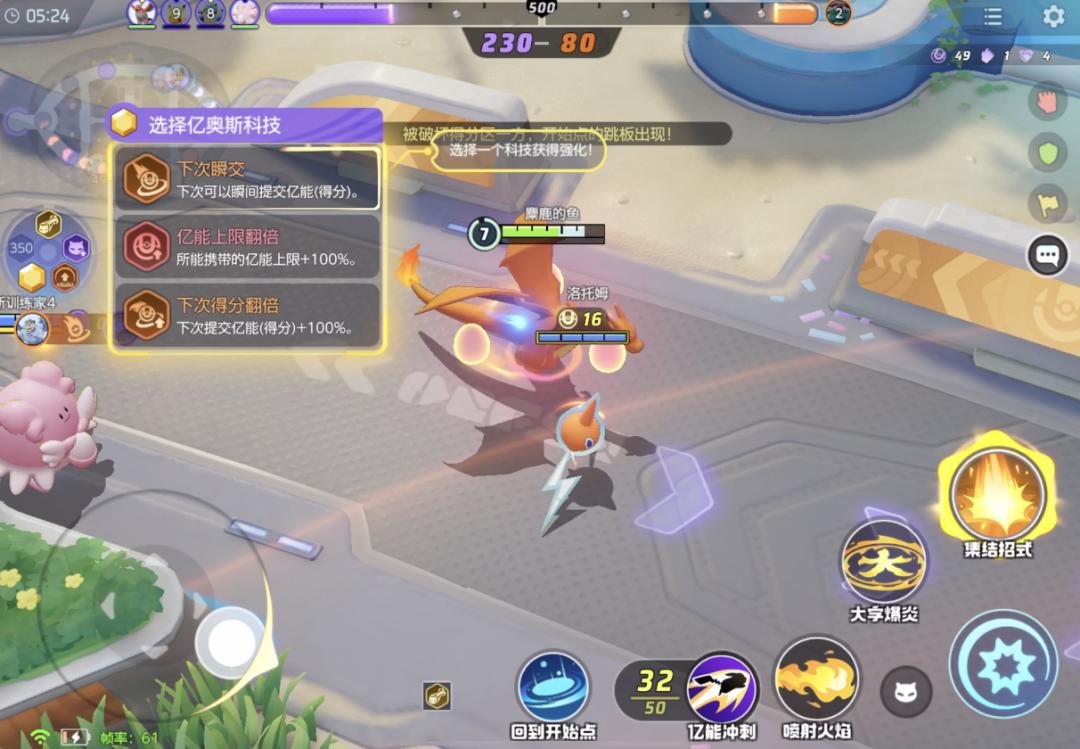
Task: Pick the 下次得分翻倍 upgrade option
Action: [x=246, y=314]
